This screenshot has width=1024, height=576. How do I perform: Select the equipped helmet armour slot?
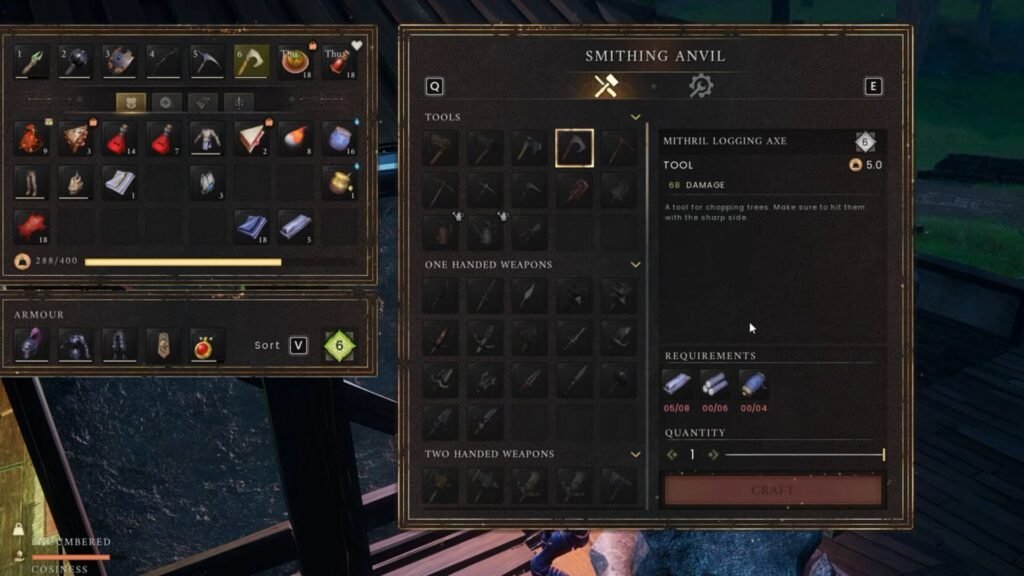(x=30, y=345)
